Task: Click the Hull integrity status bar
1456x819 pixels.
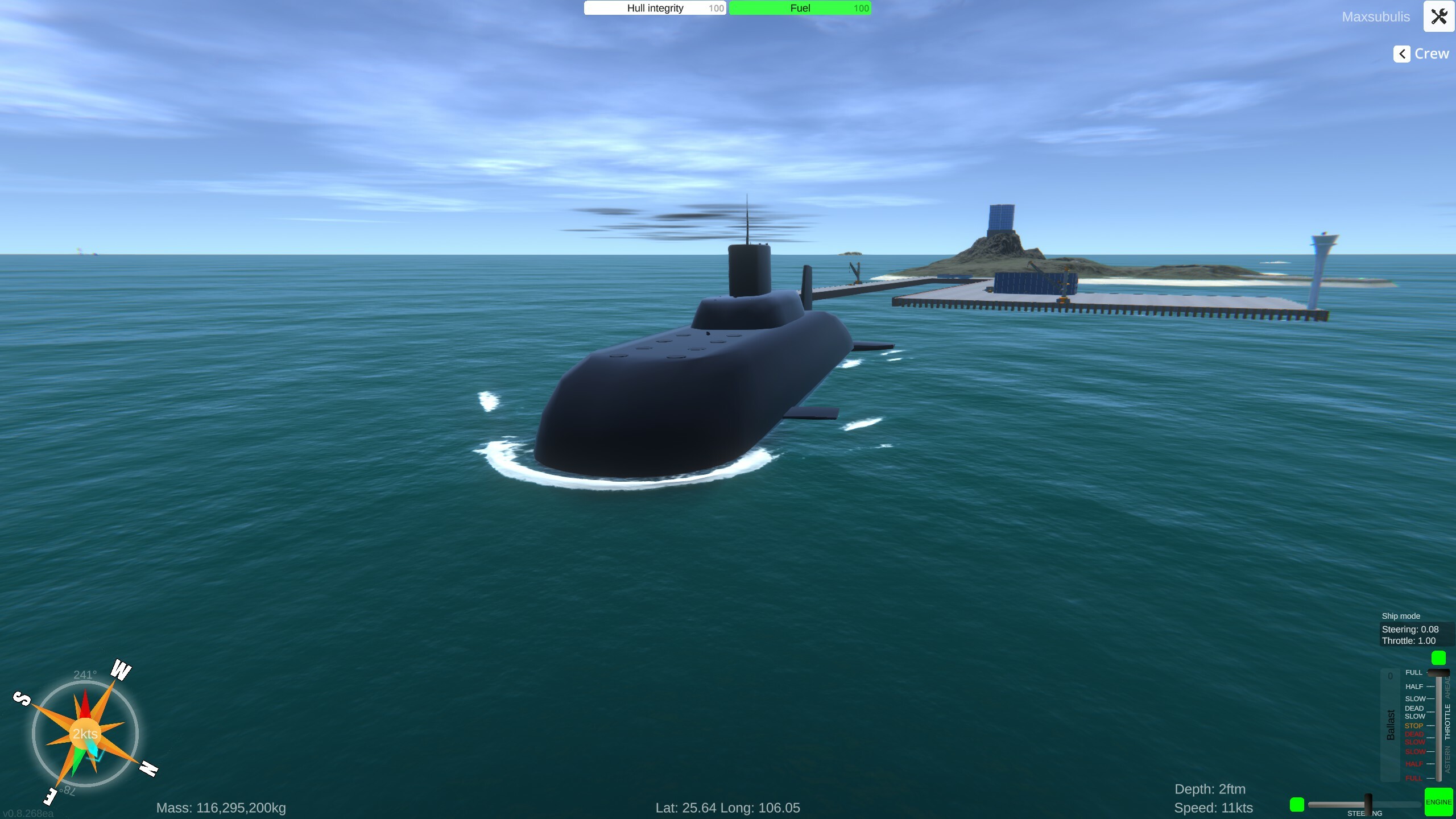Action: (654, 8)
